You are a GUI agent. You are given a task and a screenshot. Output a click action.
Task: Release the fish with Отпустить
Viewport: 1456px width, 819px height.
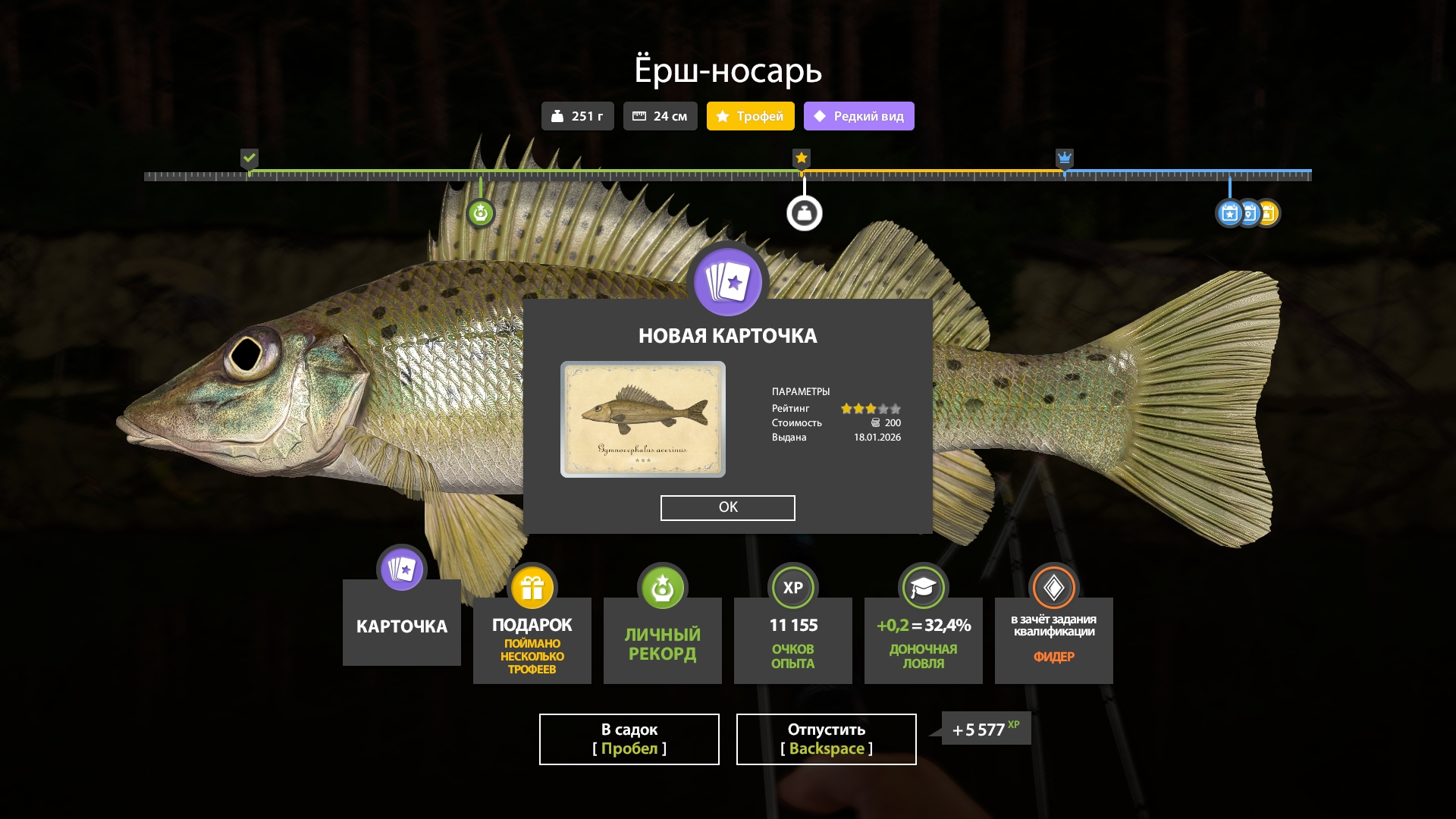coord(826,739)
